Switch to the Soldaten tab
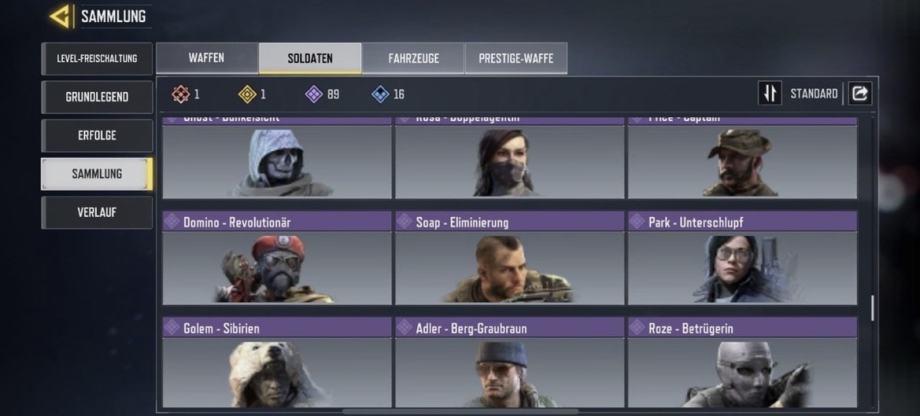Screen dimensions: 920x416 310,58
